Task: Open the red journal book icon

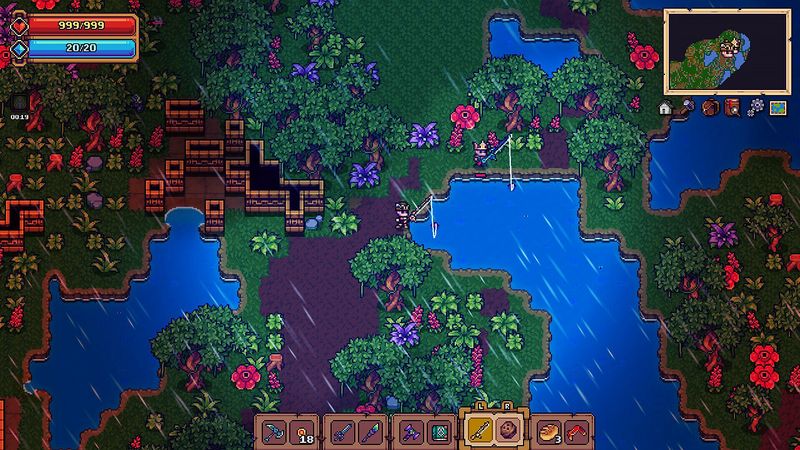Action: click(x=732, y=106)
